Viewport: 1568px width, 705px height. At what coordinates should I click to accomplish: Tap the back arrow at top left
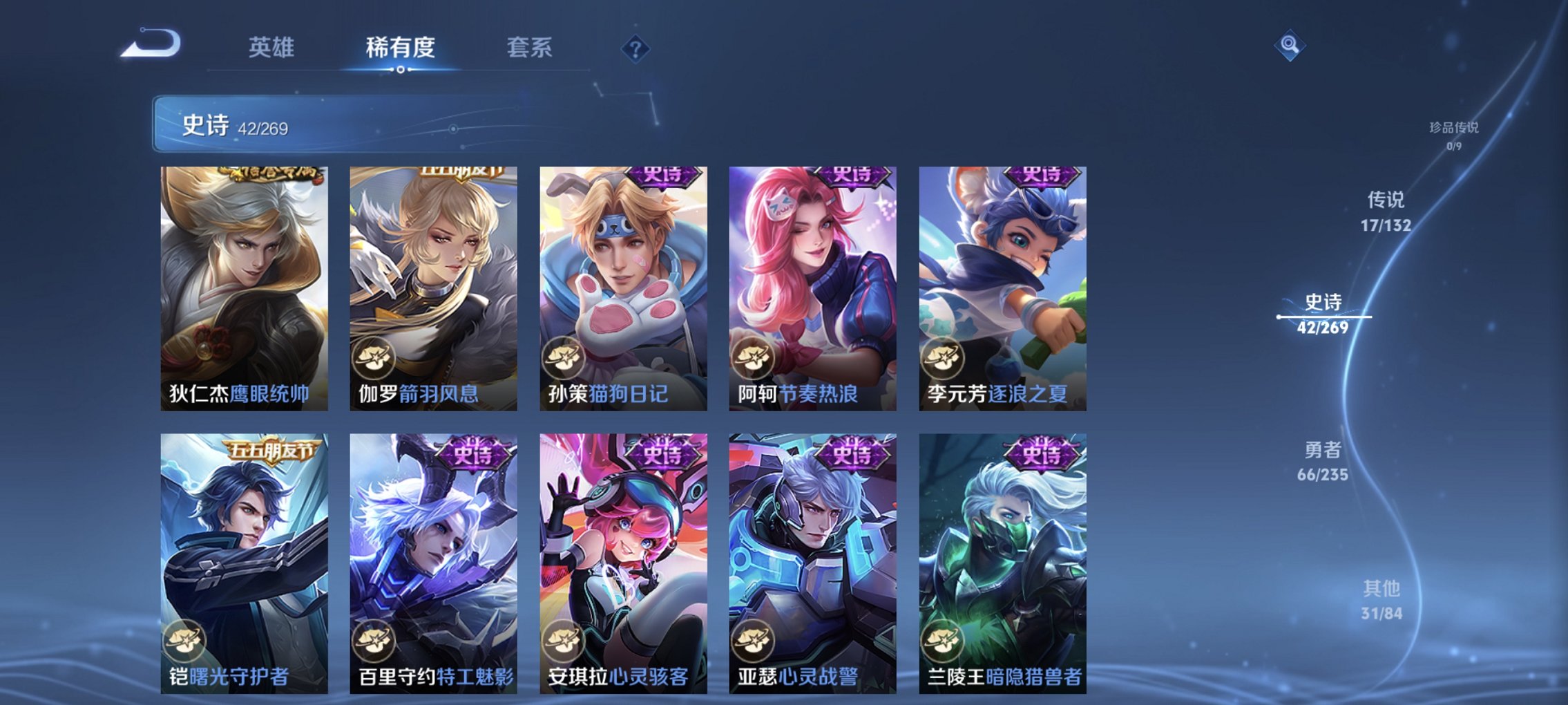[x=149, y=45]
